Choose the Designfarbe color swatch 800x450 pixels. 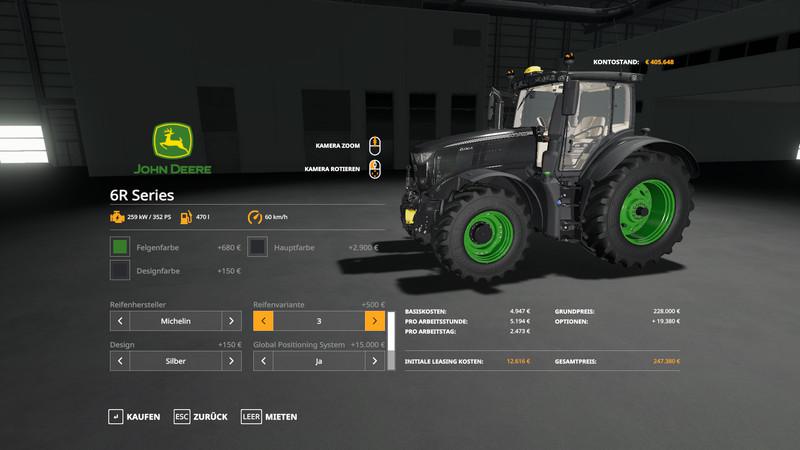(120, 270)
